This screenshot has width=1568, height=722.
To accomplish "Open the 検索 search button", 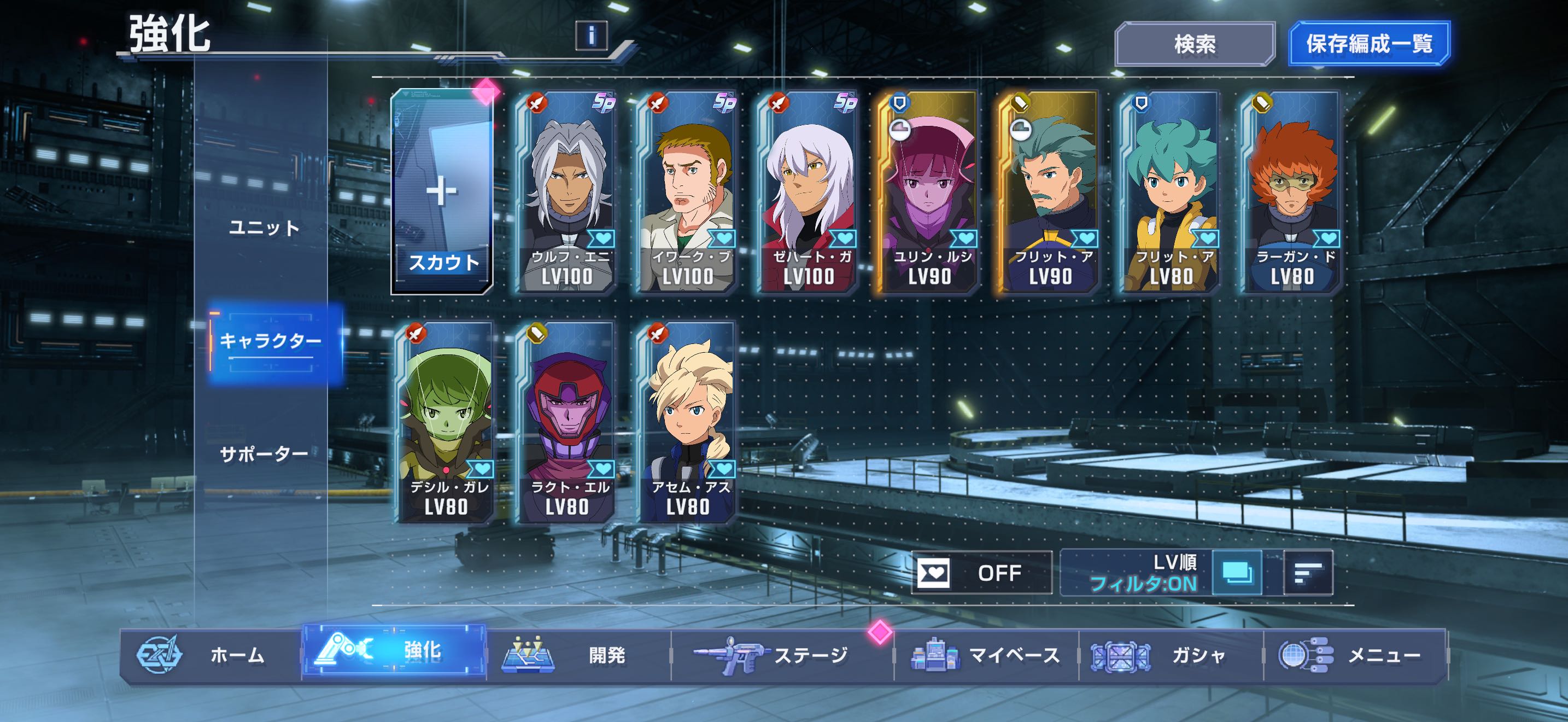I will coord(1194,44).
